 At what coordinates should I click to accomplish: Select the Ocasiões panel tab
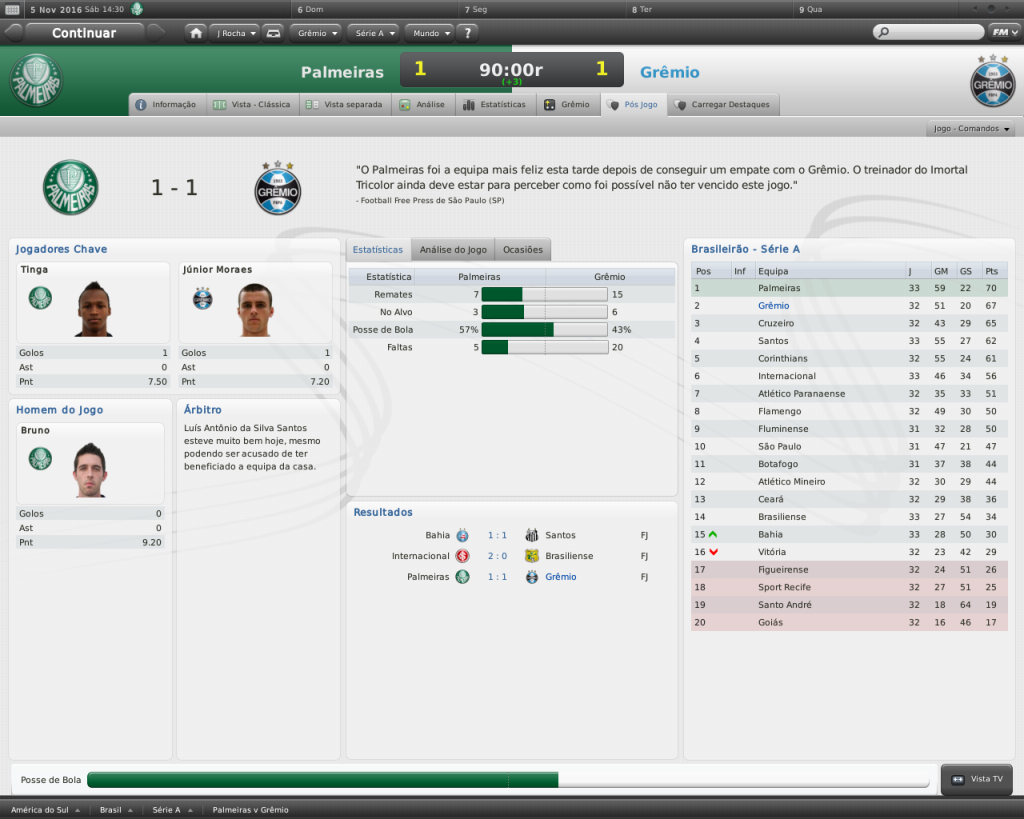tap(523, 249)
